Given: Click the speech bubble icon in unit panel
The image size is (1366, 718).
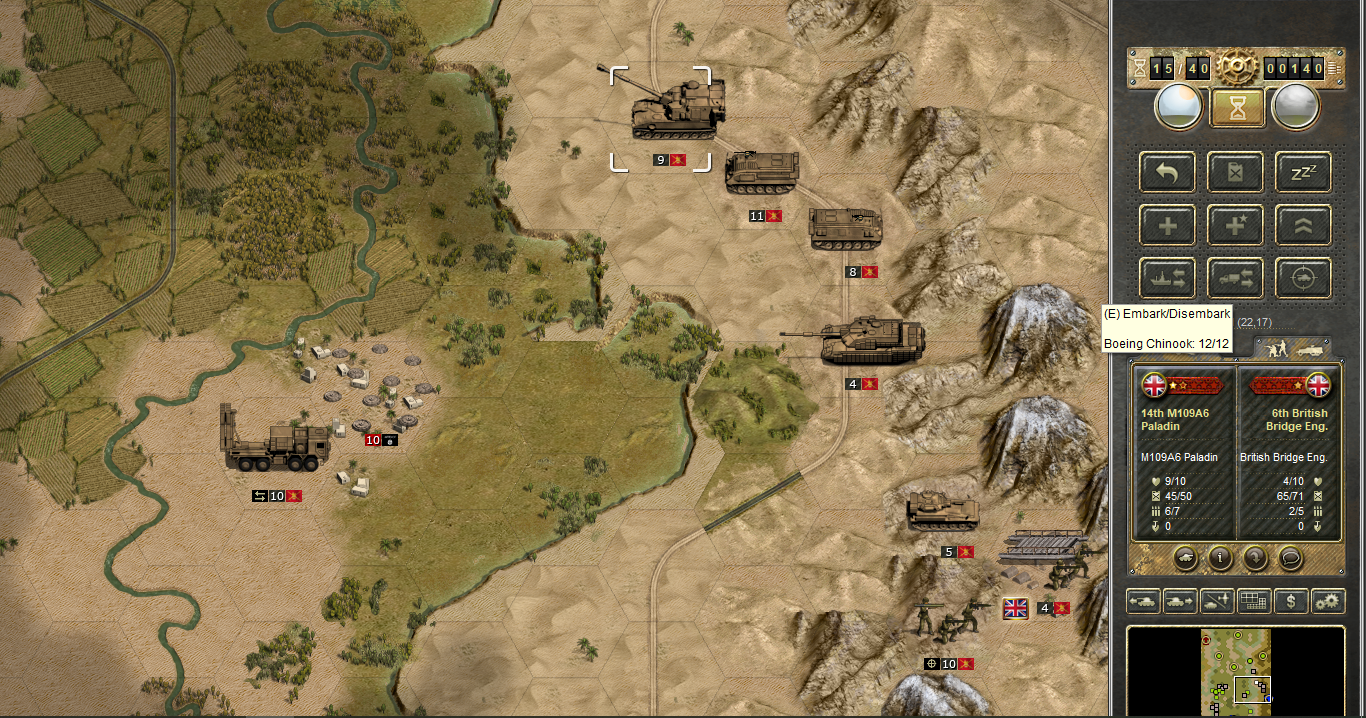Looking at the screenshot, I should click(1290, 558).
